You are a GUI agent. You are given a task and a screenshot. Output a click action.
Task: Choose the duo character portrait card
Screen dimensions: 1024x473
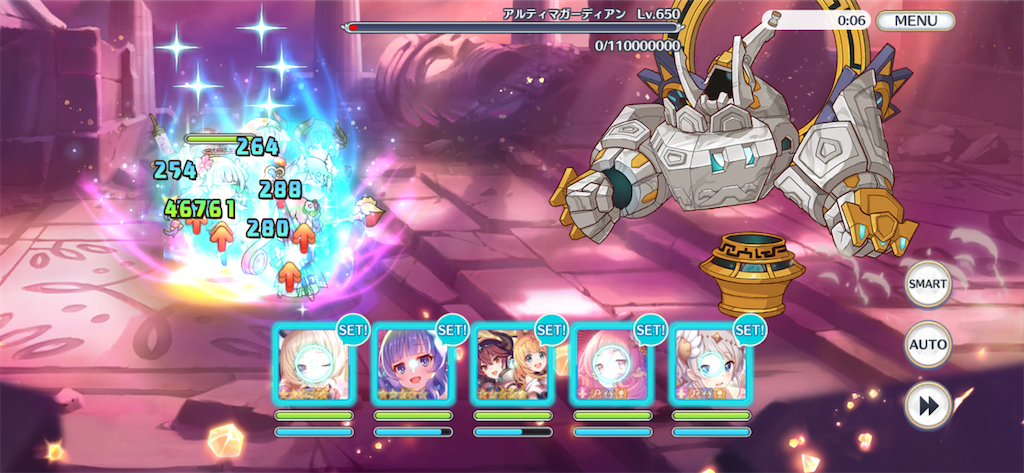click(x=512, y=366)
